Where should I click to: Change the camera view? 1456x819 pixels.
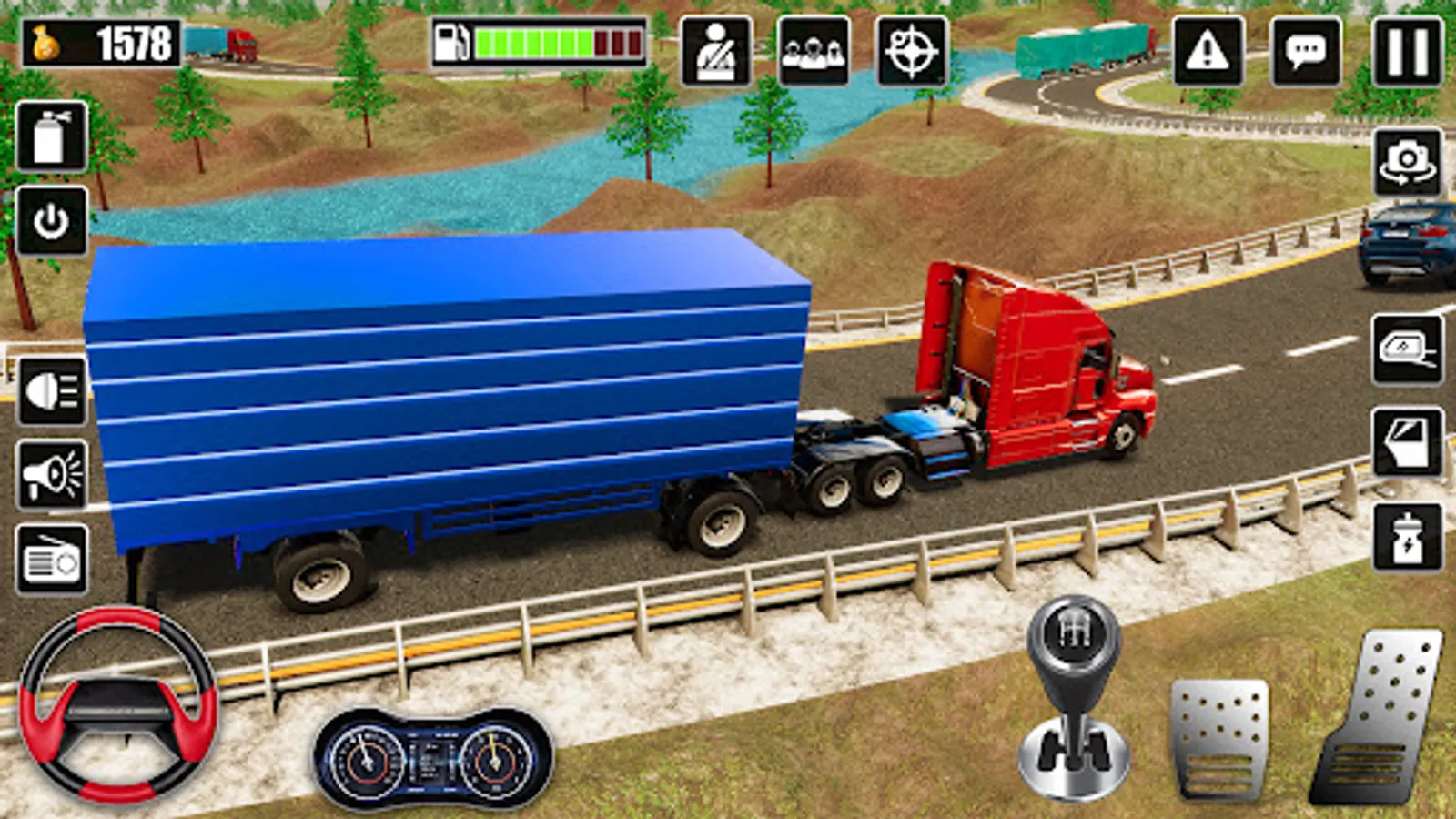(x=1407, y=163)
